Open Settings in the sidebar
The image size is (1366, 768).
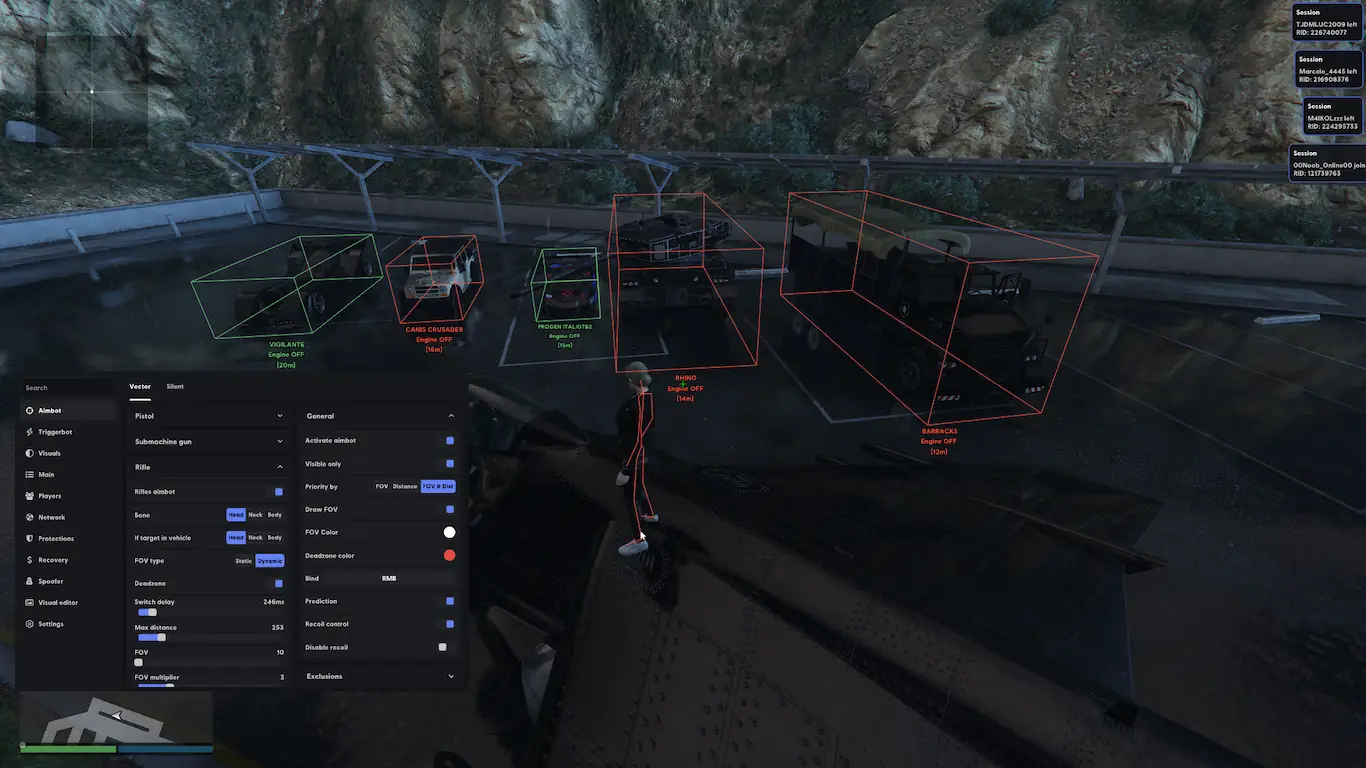click(50, 624)
